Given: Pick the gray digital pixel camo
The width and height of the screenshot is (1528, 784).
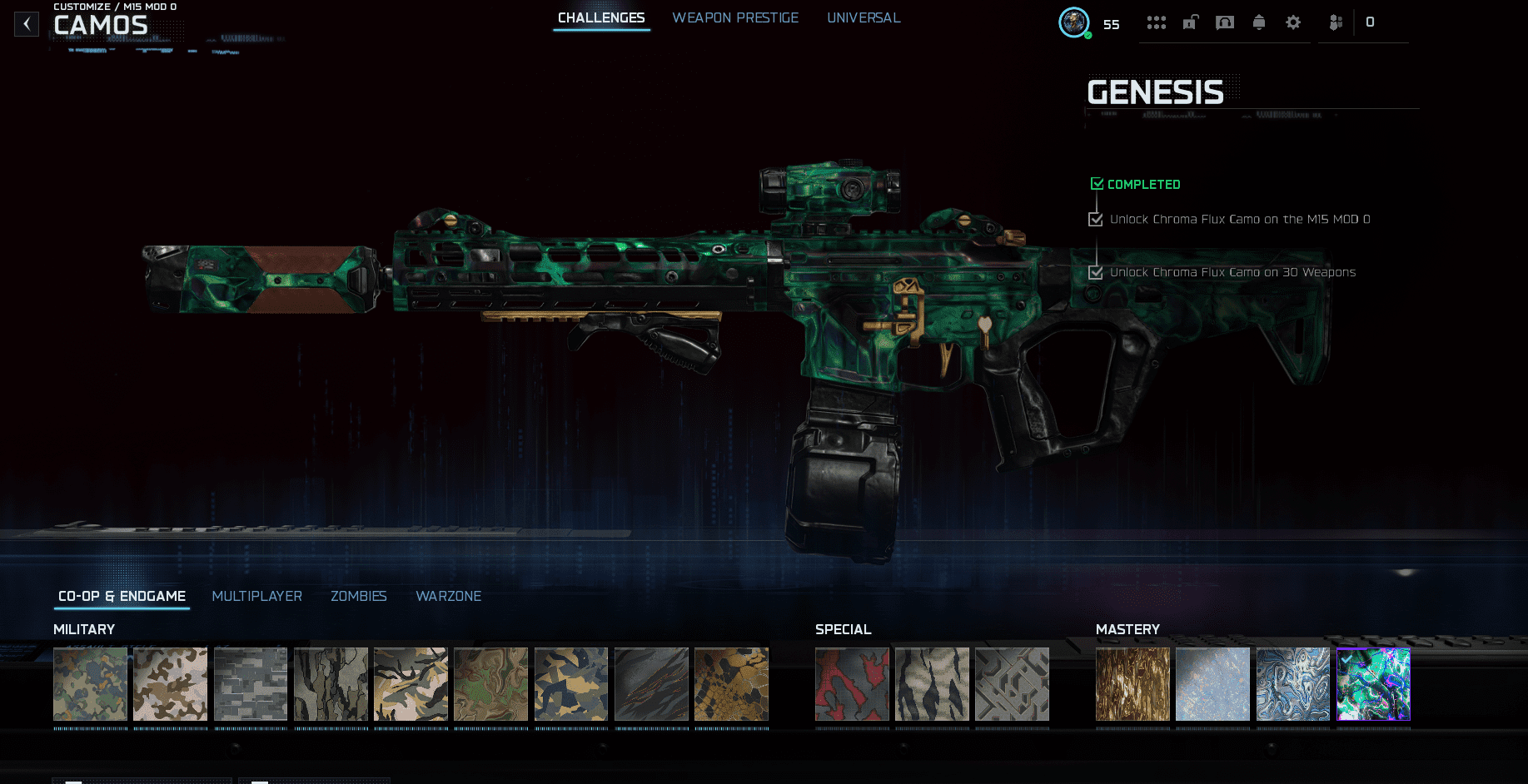Looking at the screenshot, I should (x=251, y=684).
